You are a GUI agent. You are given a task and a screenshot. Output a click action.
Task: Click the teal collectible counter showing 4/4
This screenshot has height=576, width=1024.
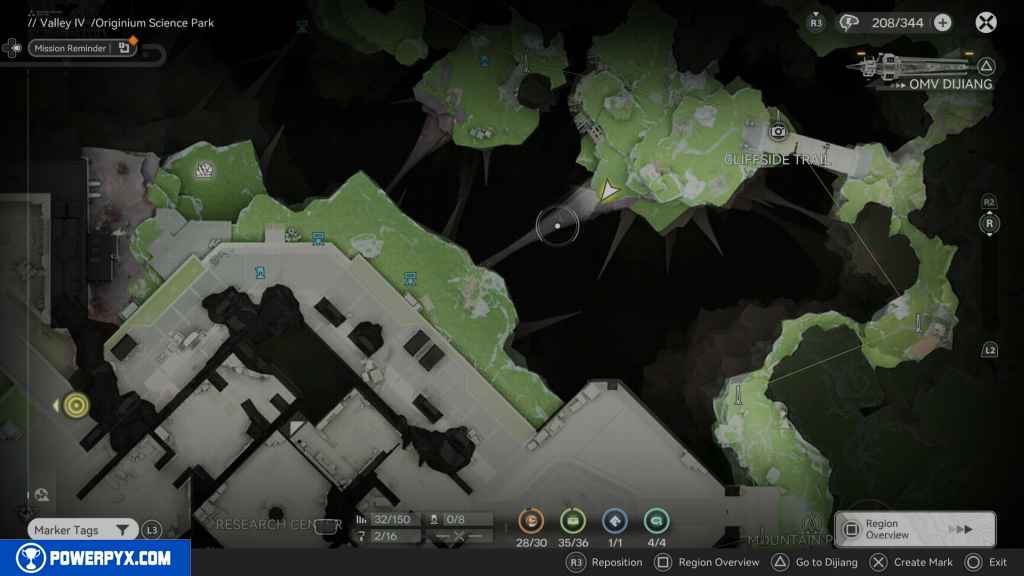pos(656,521)
